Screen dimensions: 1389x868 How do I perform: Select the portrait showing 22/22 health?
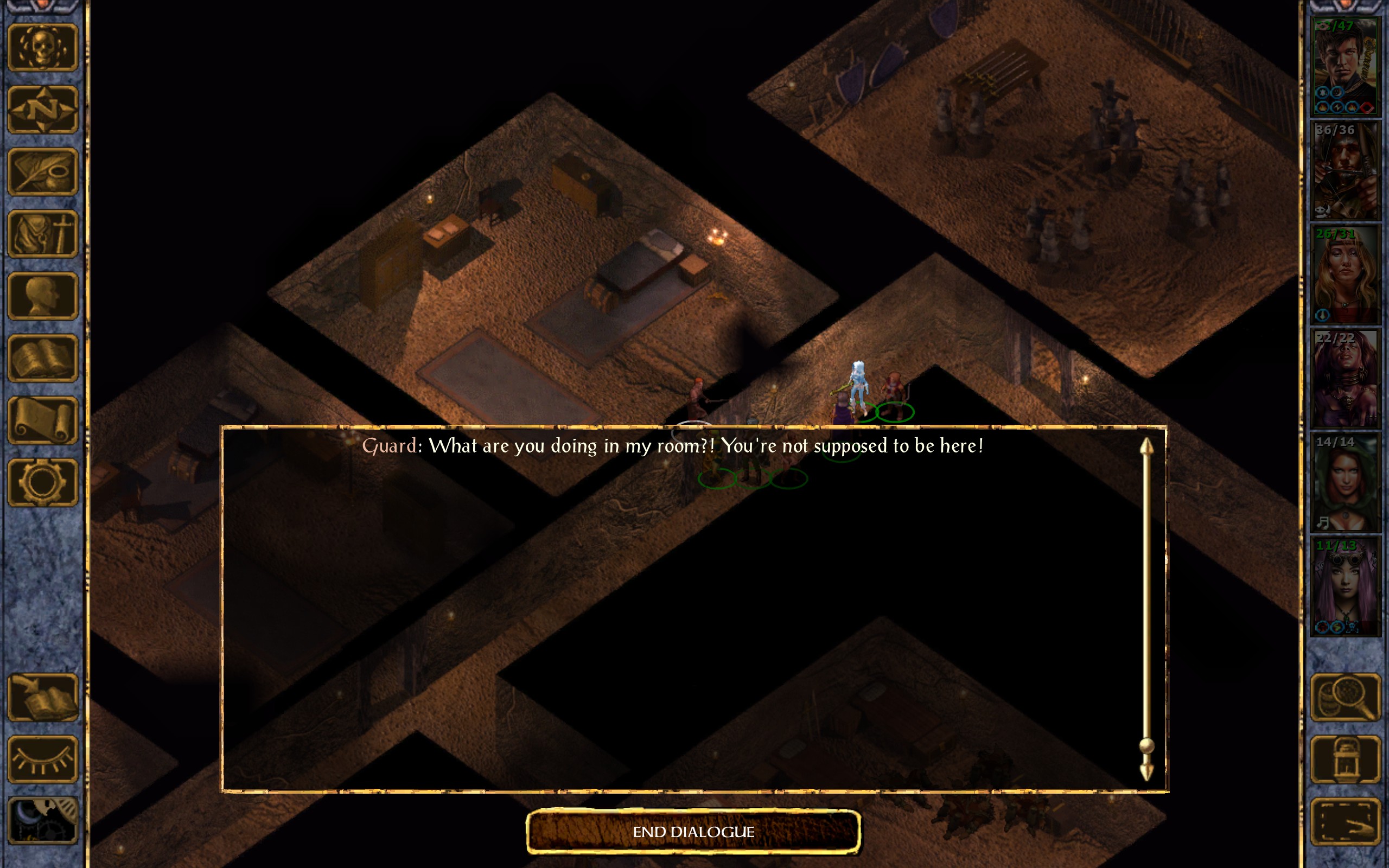click(x=1346, y=379)
